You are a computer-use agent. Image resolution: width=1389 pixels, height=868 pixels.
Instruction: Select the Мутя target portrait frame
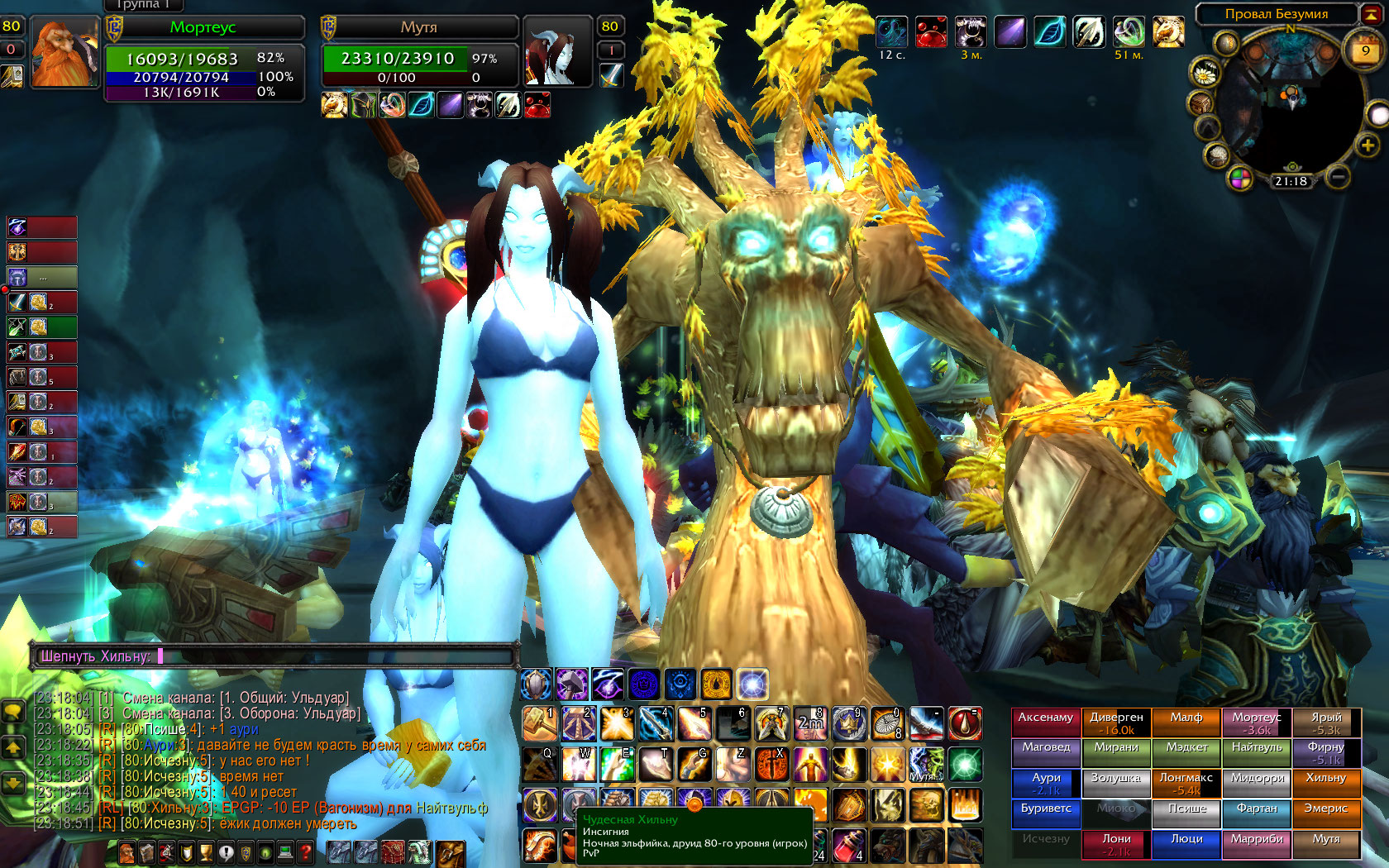click(552, 52)
